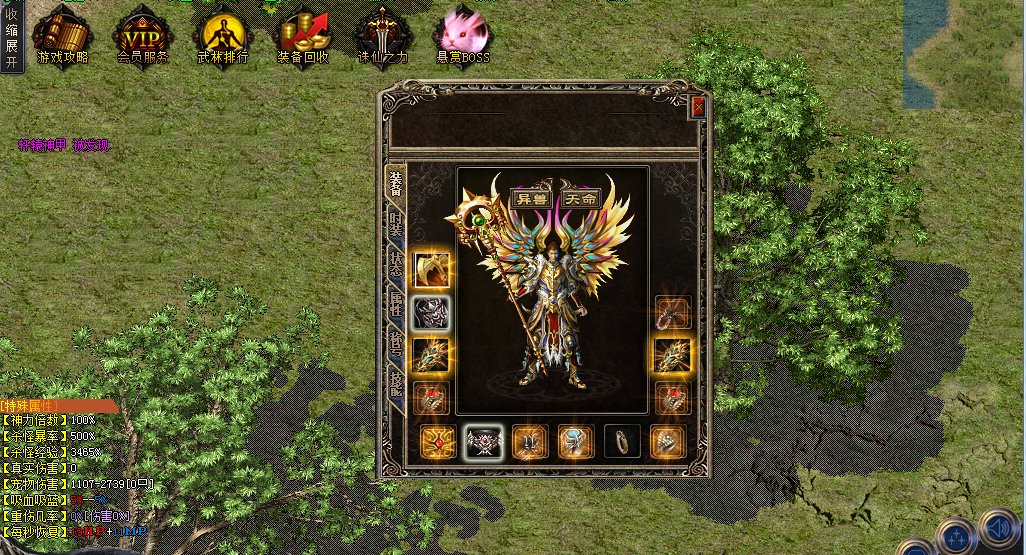
Task: Select the golden helmet equipment slot
Action: 432,270
